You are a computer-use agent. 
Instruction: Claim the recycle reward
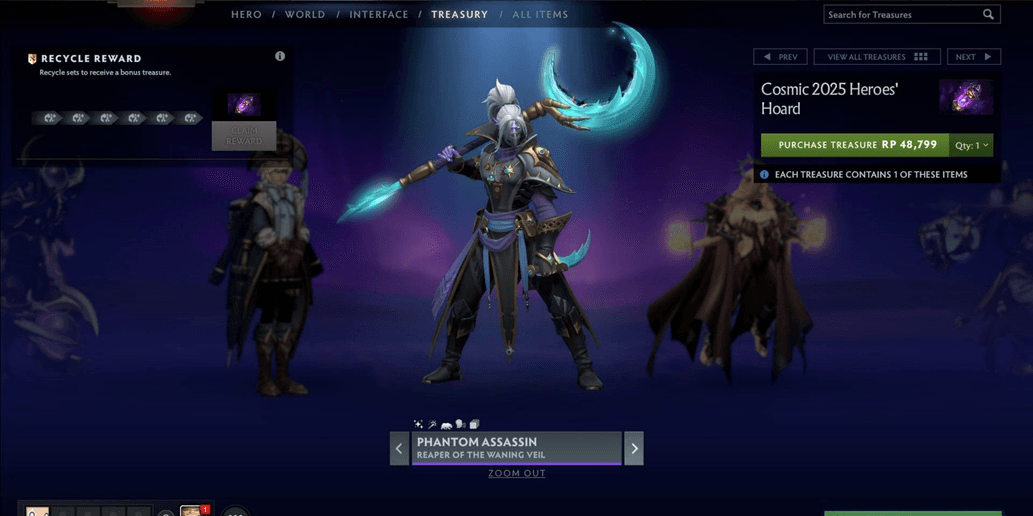coord(243,136)
